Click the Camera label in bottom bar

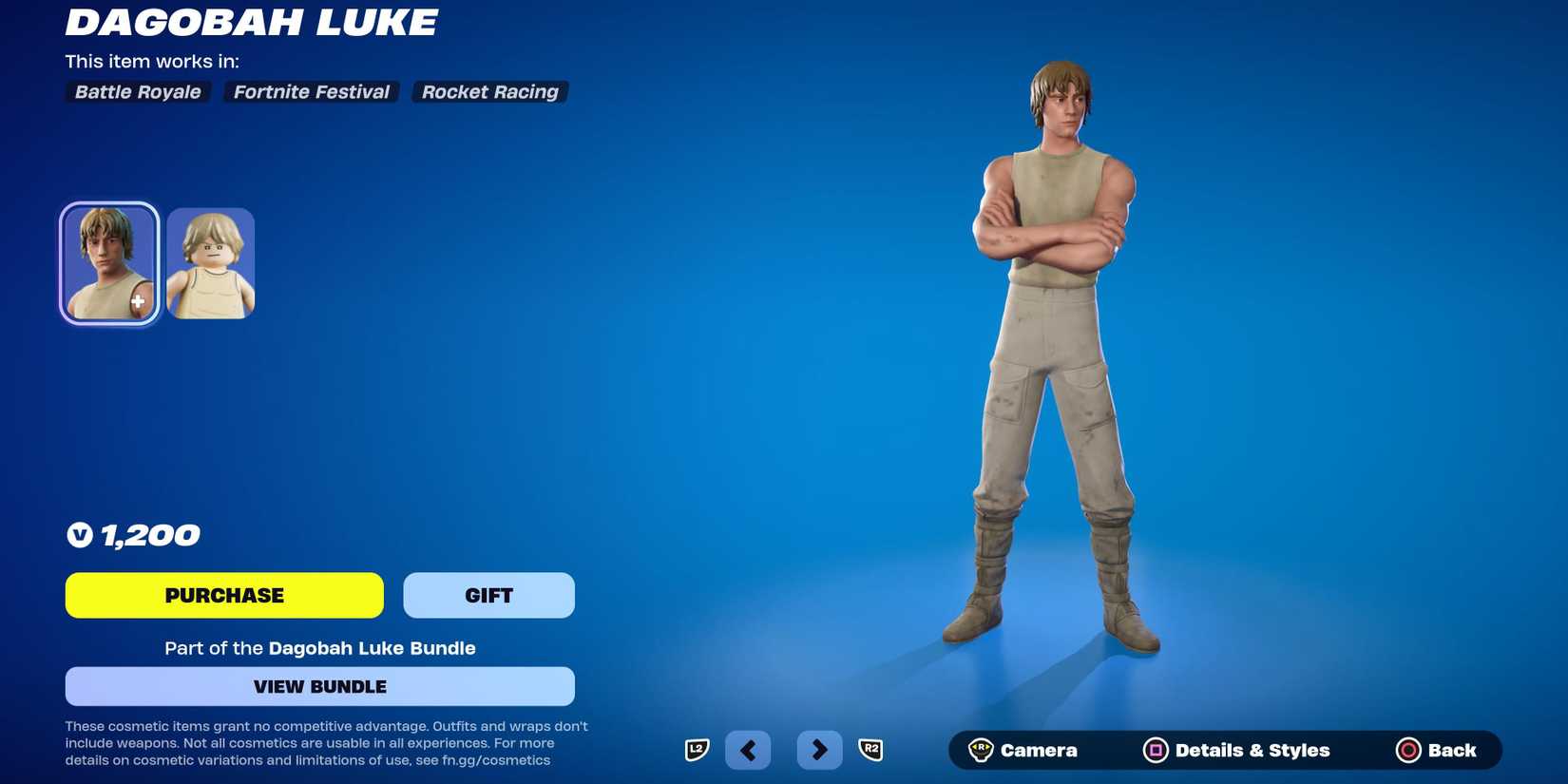point(1038,750)
